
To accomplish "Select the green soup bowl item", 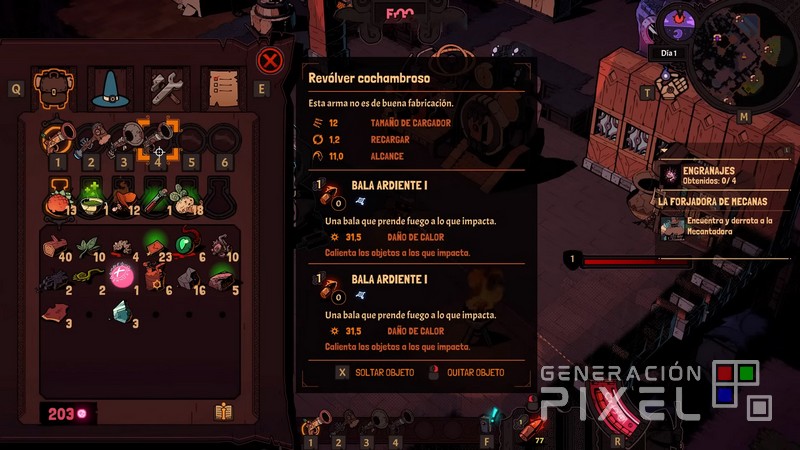I will [x=91, y=200].
